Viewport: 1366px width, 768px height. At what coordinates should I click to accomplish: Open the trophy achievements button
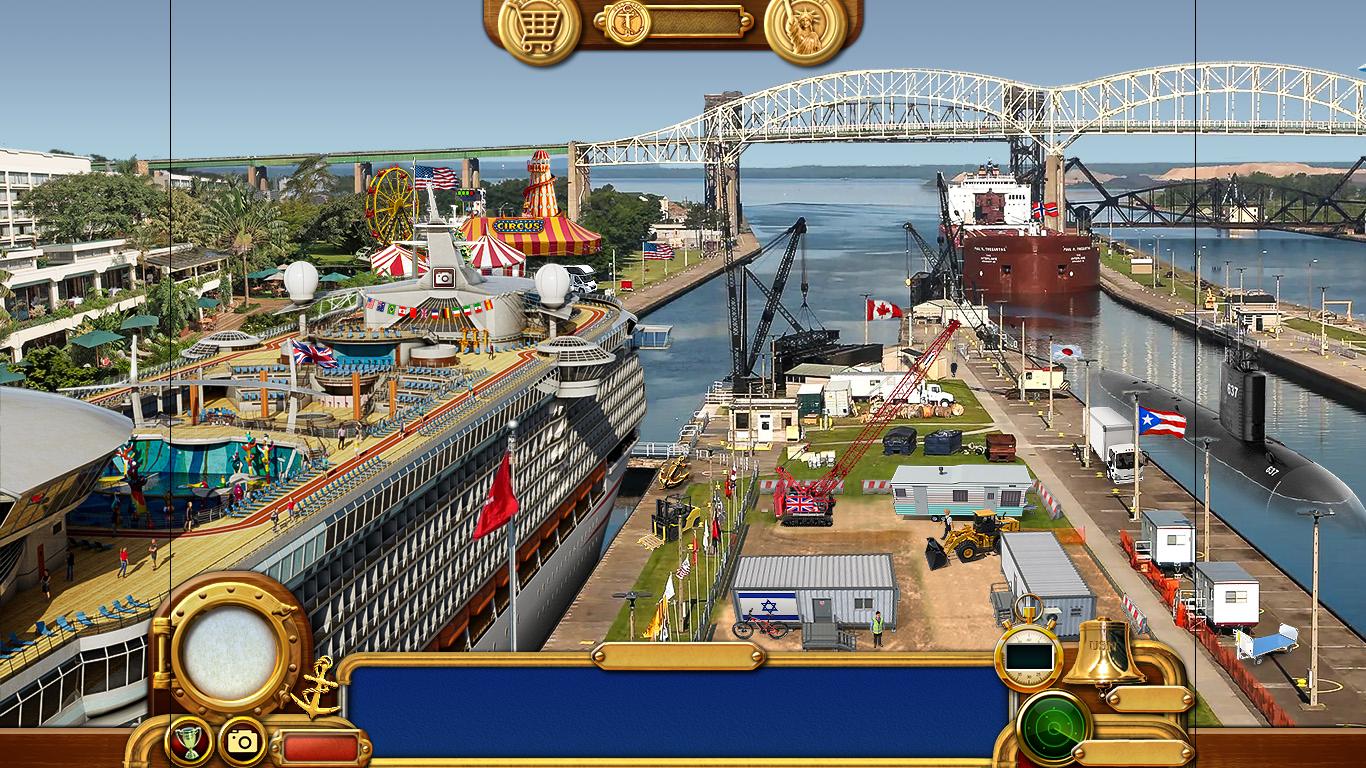[188, 742]
